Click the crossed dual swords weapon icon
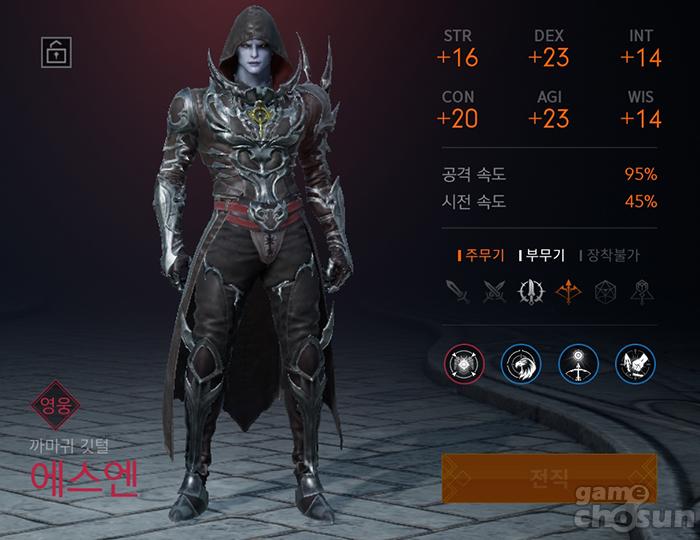The width and height of the screenshot is (700, 540). pyautogui.click(x=493, y=291)
